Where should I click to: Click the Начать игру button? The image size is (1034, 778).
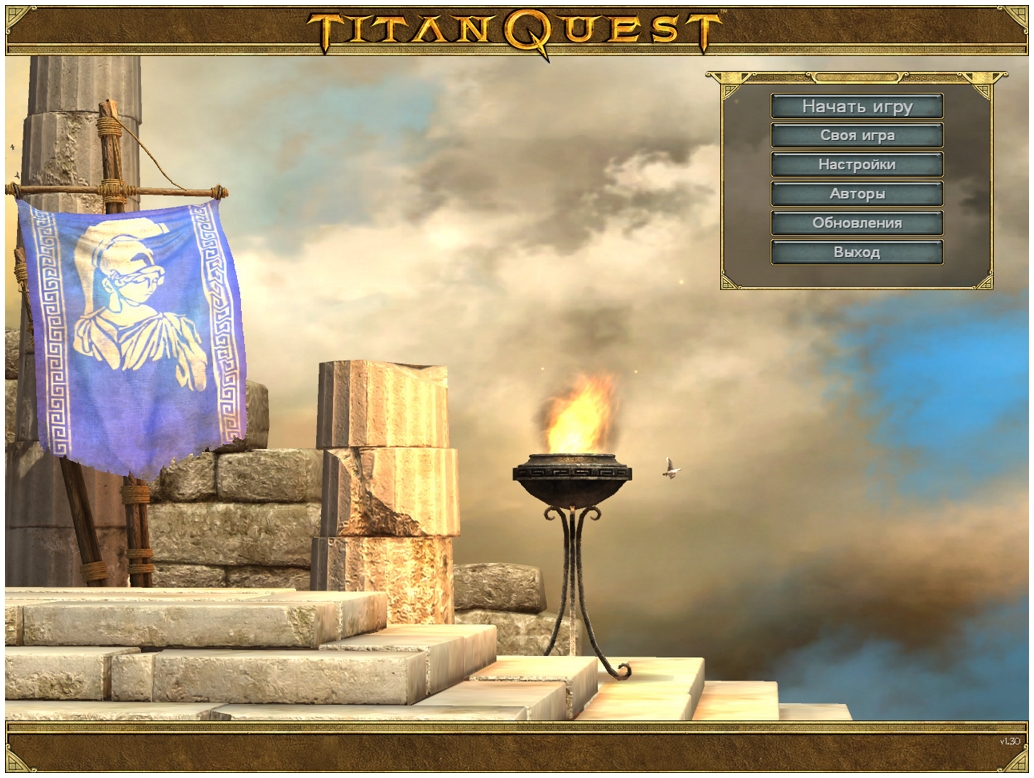(857, 106)
